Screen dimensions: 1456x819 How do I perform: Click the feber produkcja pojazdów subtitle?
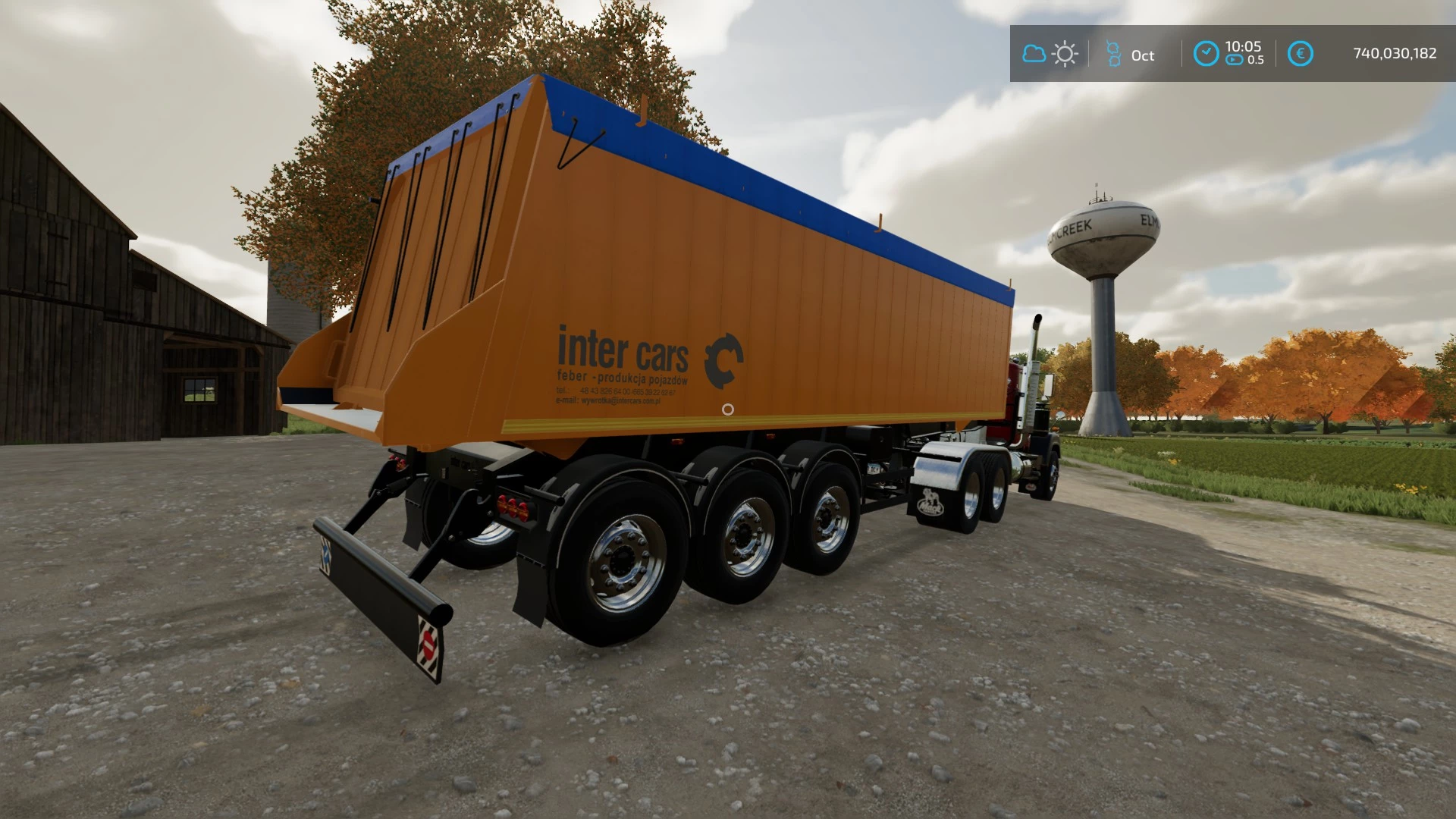coord(622,378)
